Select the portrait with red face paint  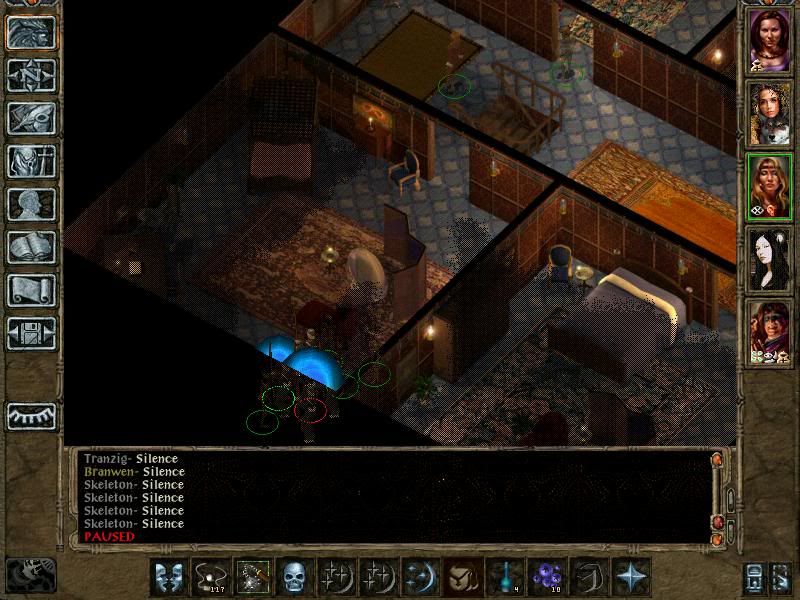pos(770,331)
